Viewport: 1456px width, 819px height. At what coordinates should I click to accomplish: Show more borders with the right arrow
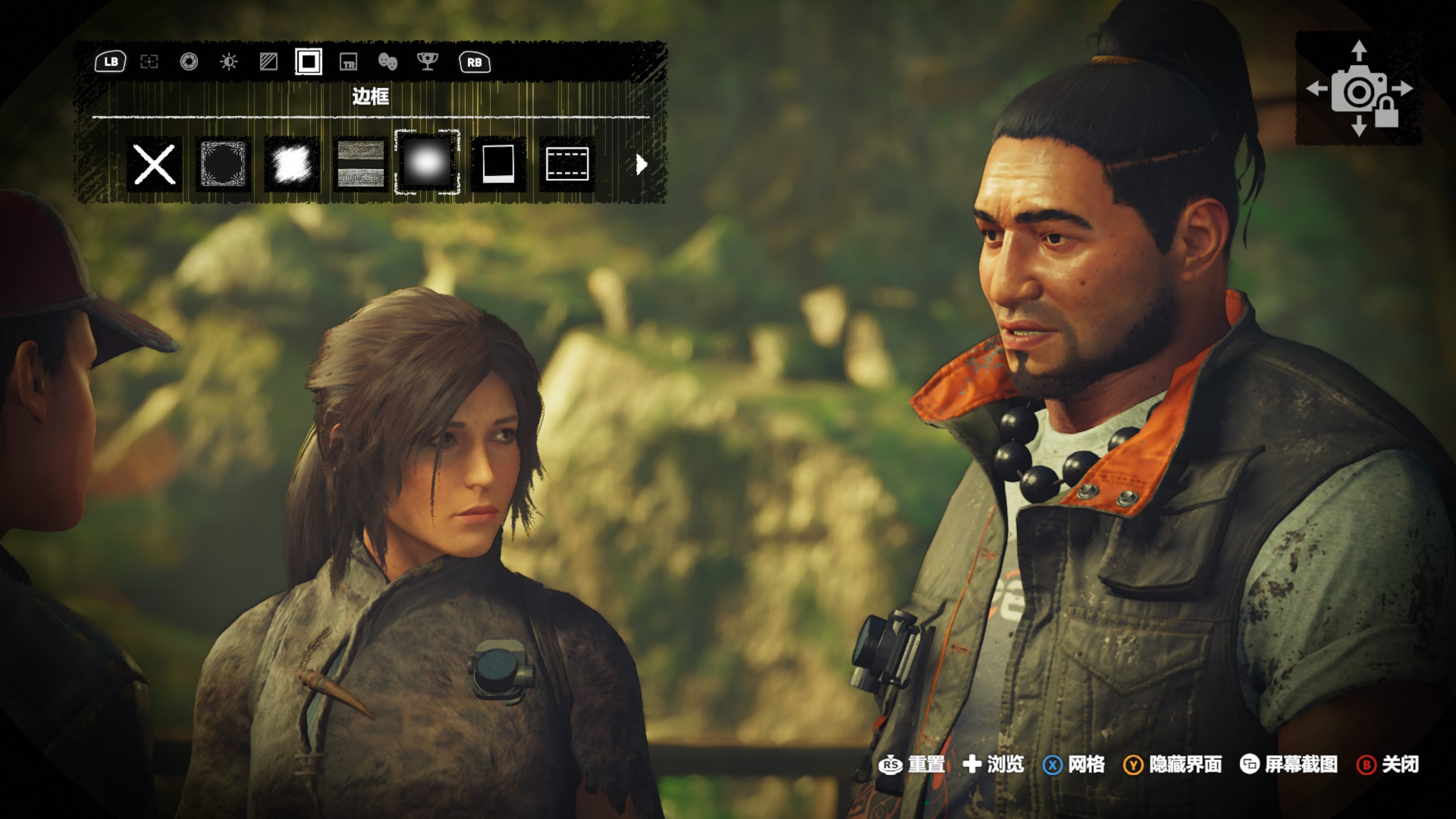642,165
